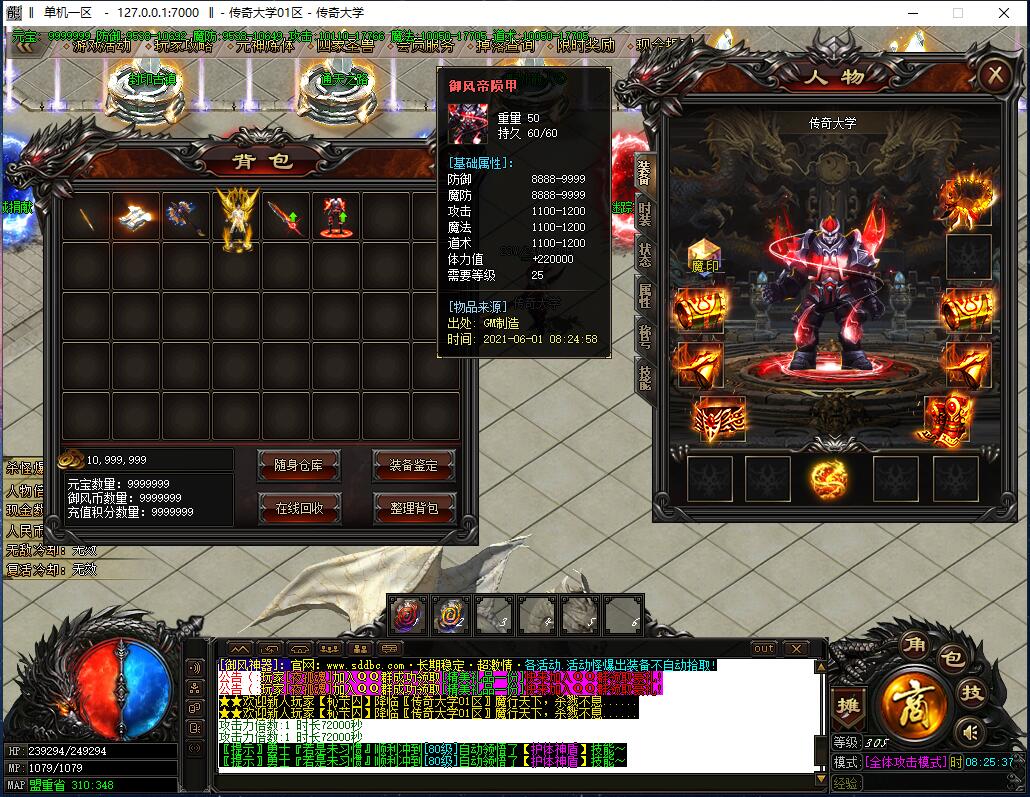
Task: Click the 魔印 seal icon on the character panel
Action: point(705,257)
